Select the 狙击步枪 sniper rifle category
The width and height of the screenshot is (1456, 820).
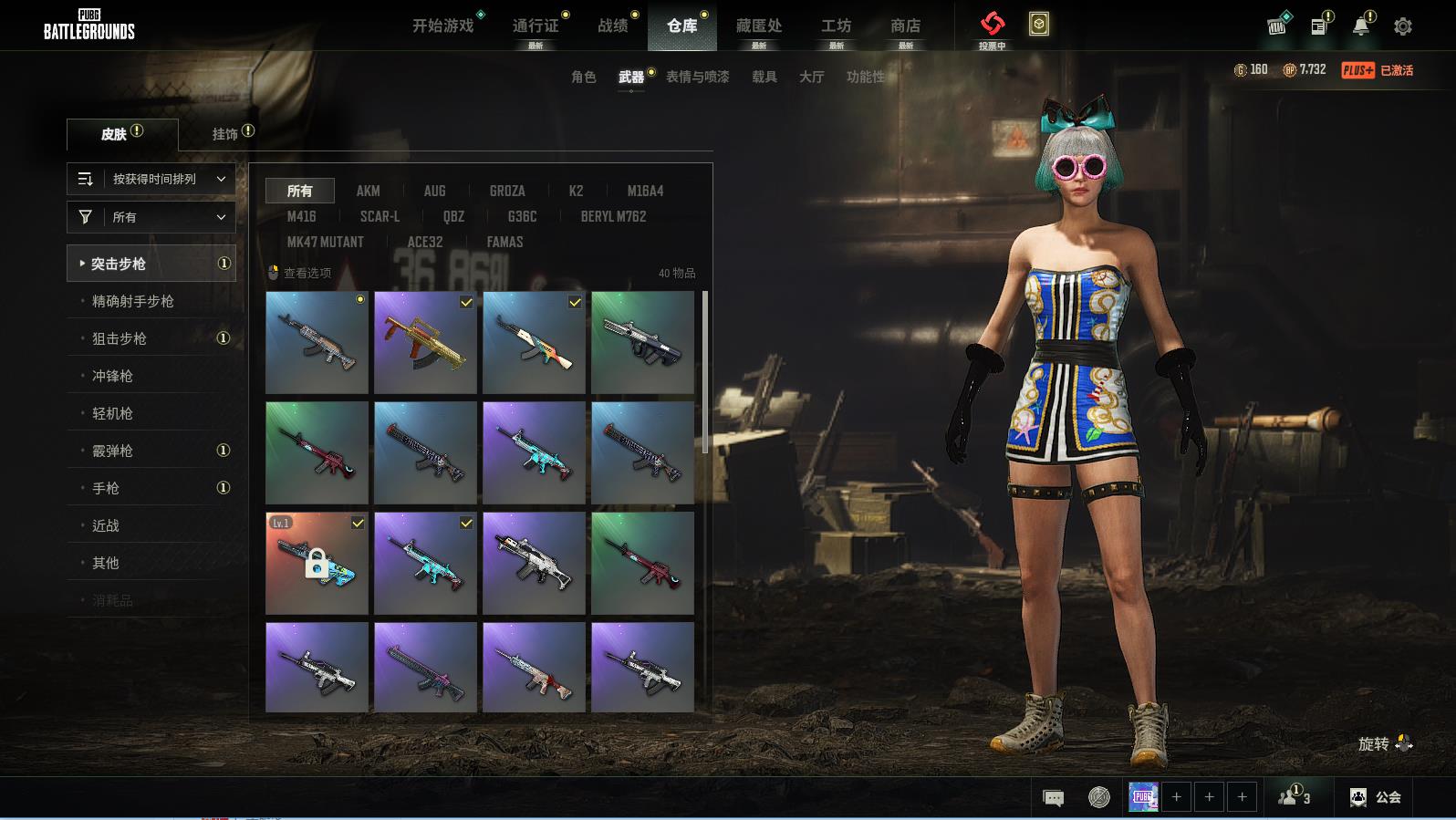[x=120, y=338]
